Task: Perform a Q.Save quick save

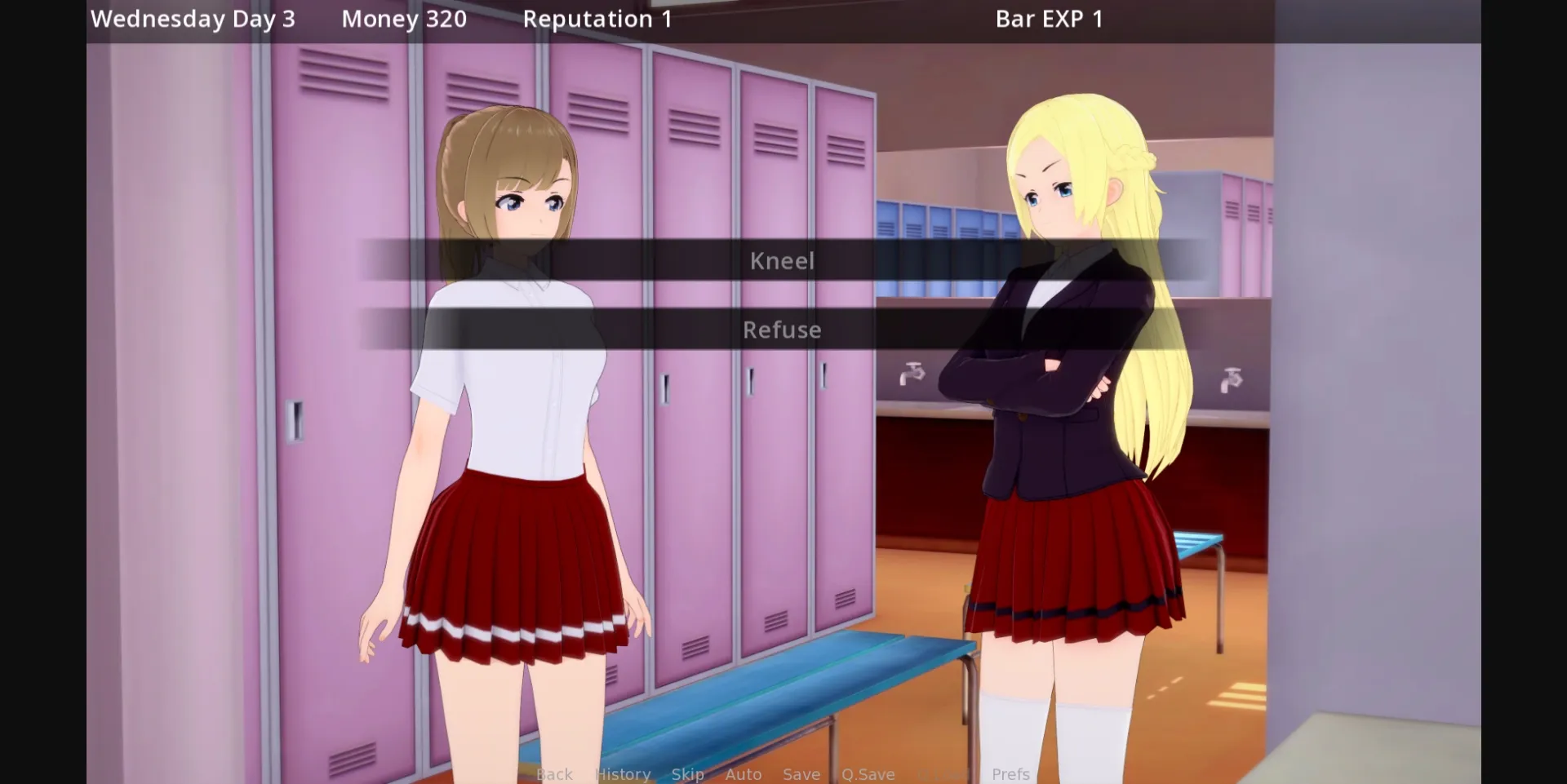Action: point(868,774)
